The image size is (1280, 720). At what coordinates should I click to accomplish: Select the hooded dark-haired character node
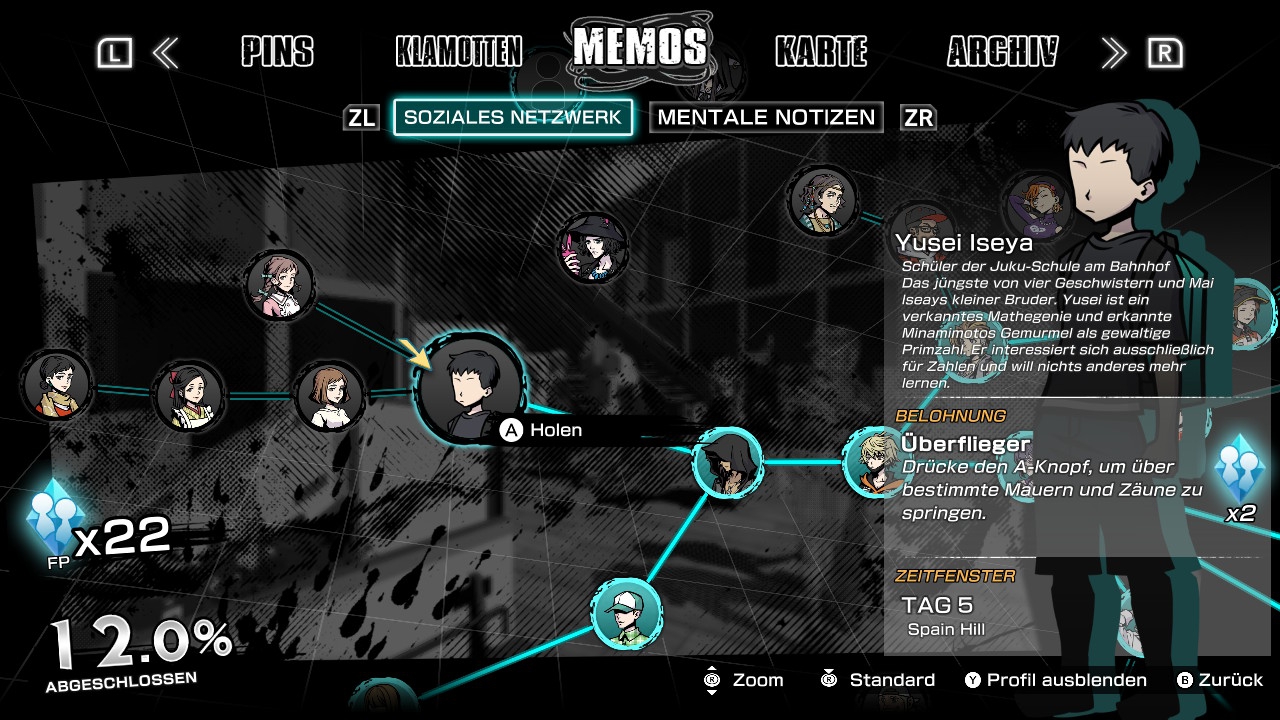point(727,462)
